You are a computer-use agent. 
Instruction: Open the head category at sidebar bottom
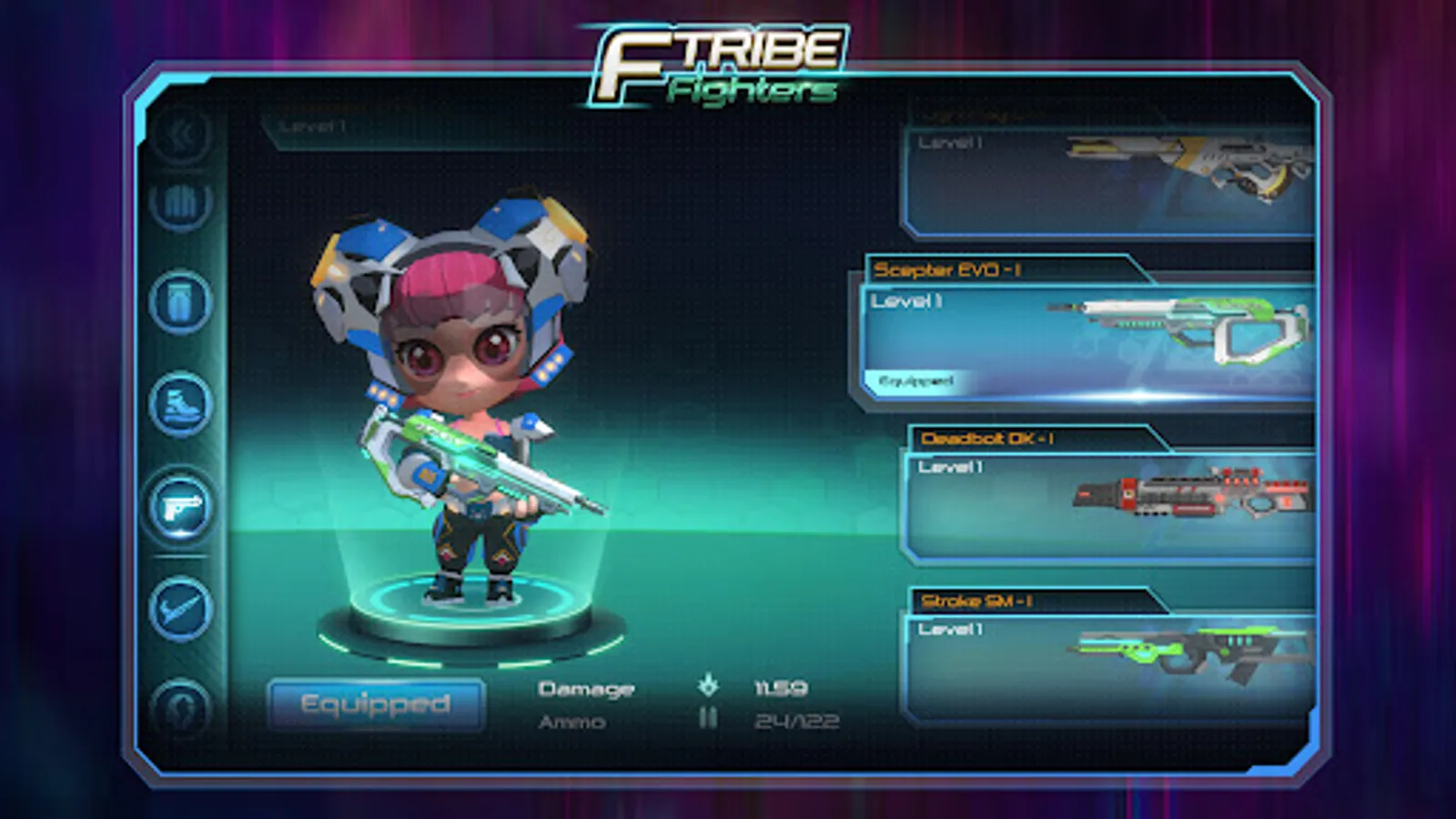pos(182,708)
